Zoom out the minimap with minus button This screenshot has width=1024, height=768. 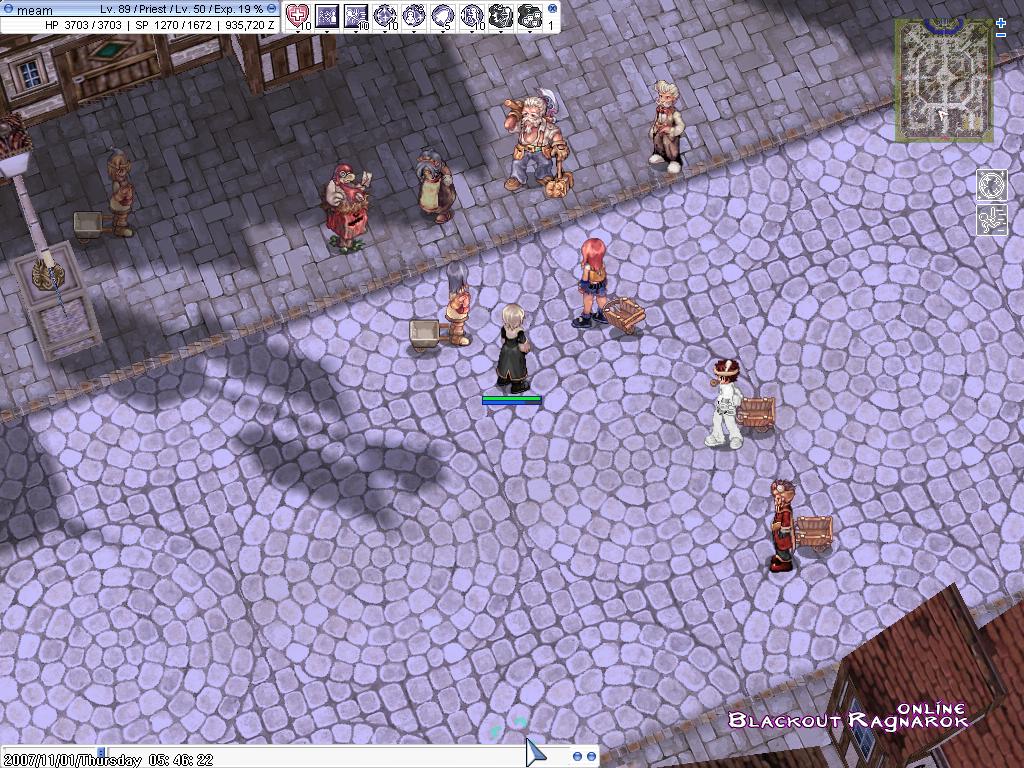1001,35
